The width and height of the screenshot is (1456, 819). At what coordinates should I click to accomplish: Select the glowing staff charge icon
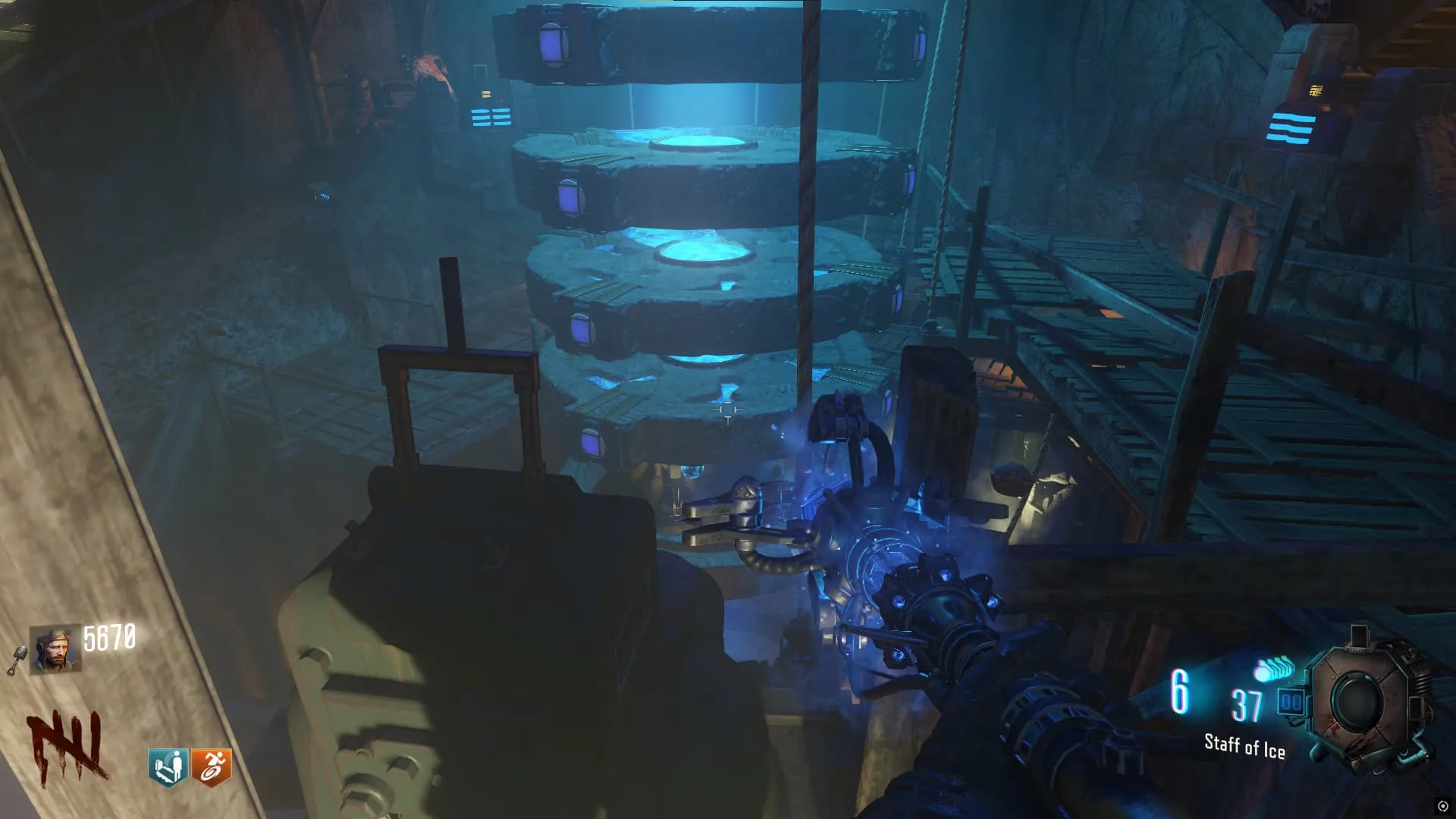(1275, 669)
